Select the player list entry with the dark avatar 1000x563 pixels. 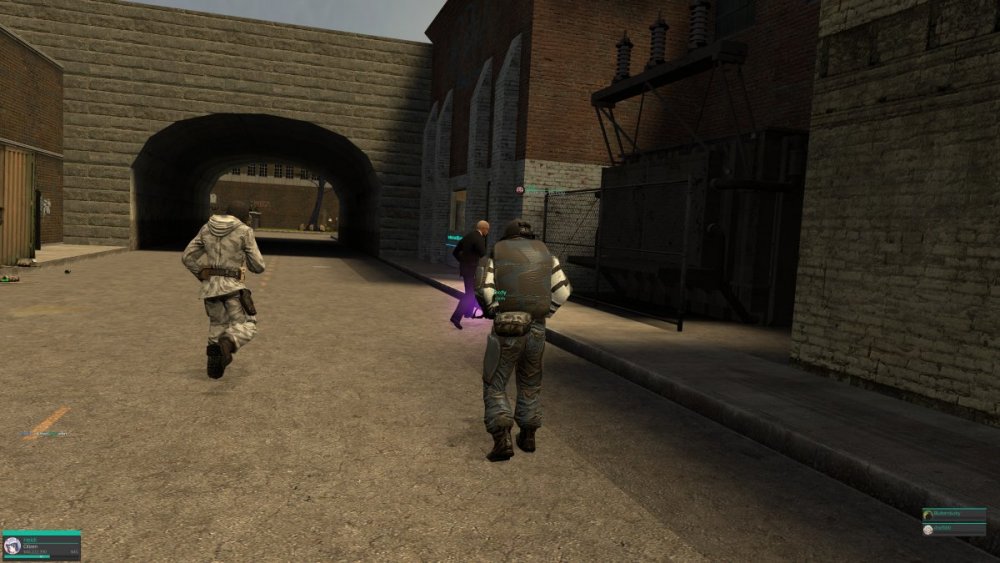click(954, 514)
